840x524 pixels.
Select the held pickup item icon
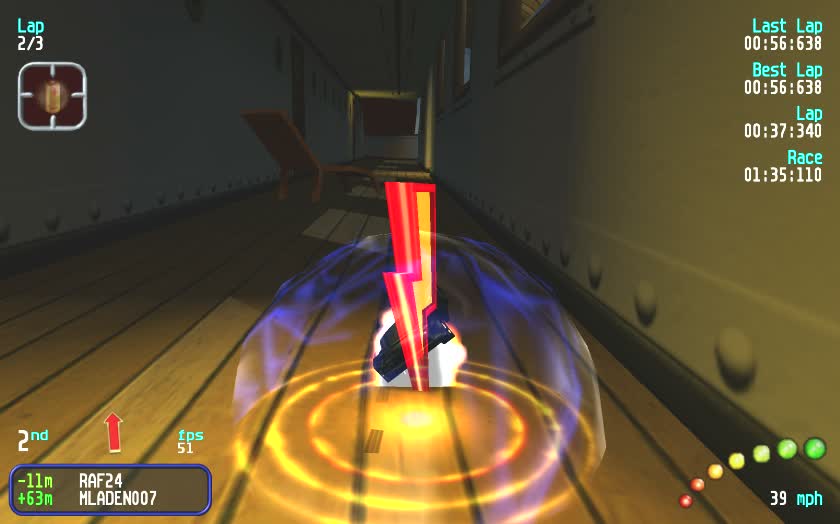[x=52, y=96]
